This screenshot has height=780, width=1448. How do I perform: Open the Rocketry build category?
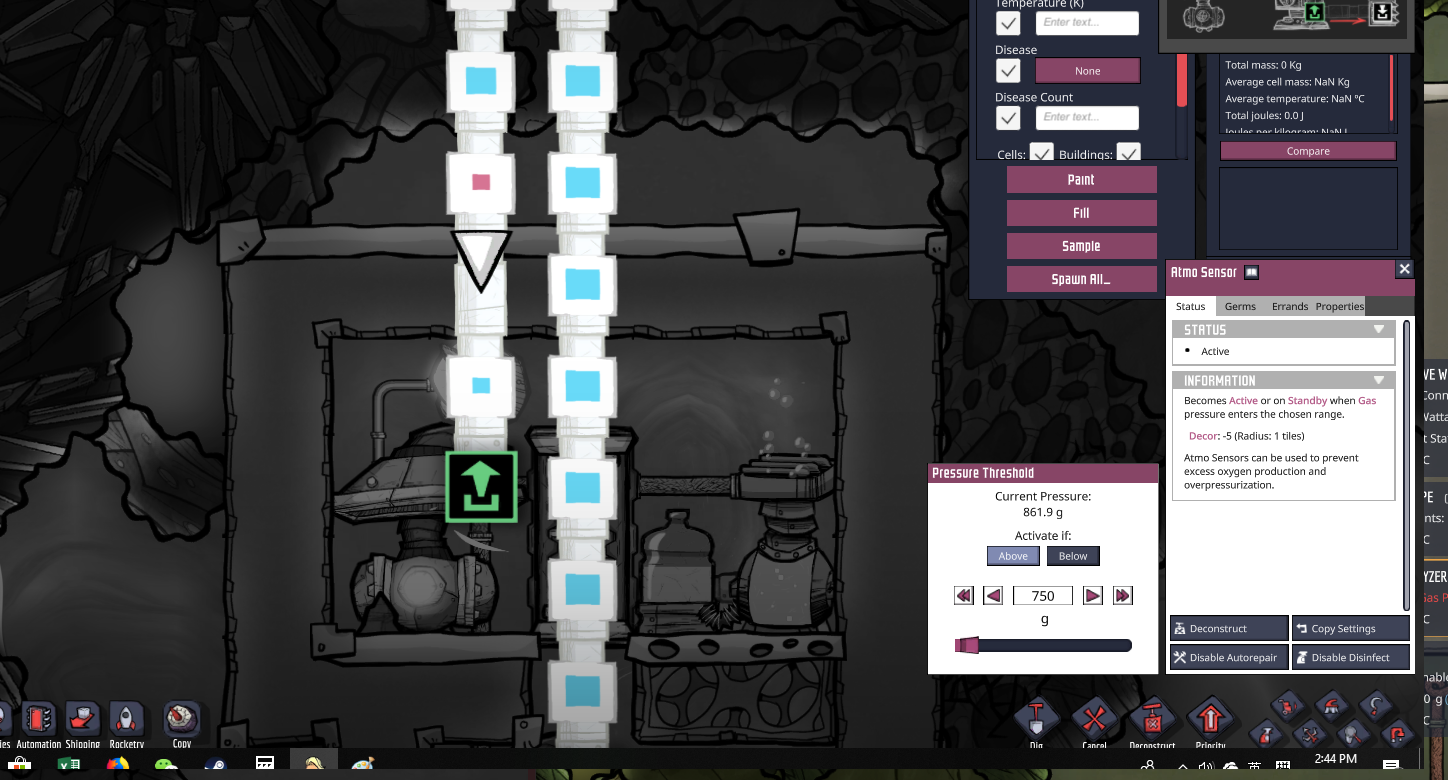point(126,718)
